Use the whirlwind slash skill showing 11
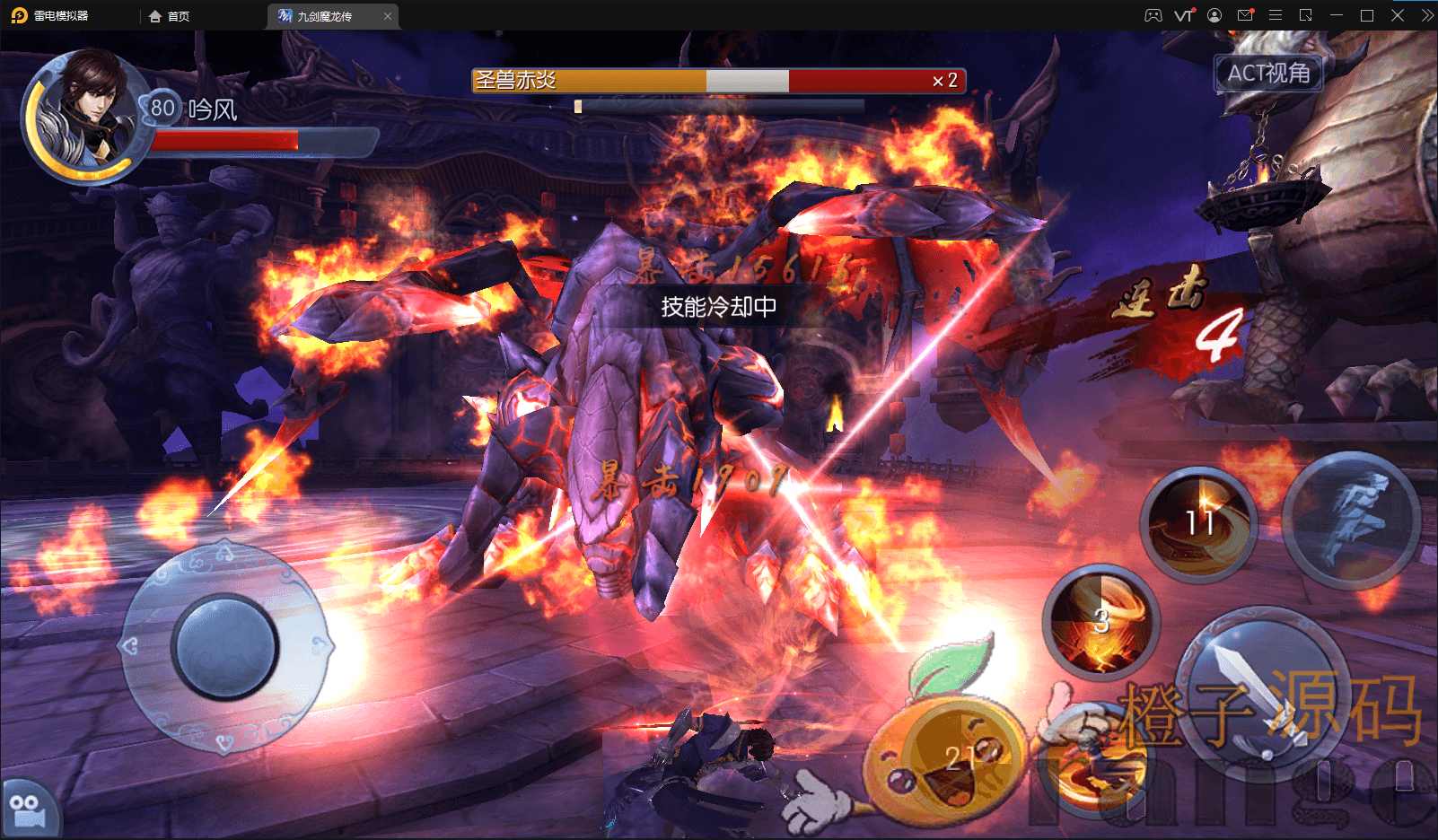This screenshot has width=1438, height=840. click(1198, 523)
